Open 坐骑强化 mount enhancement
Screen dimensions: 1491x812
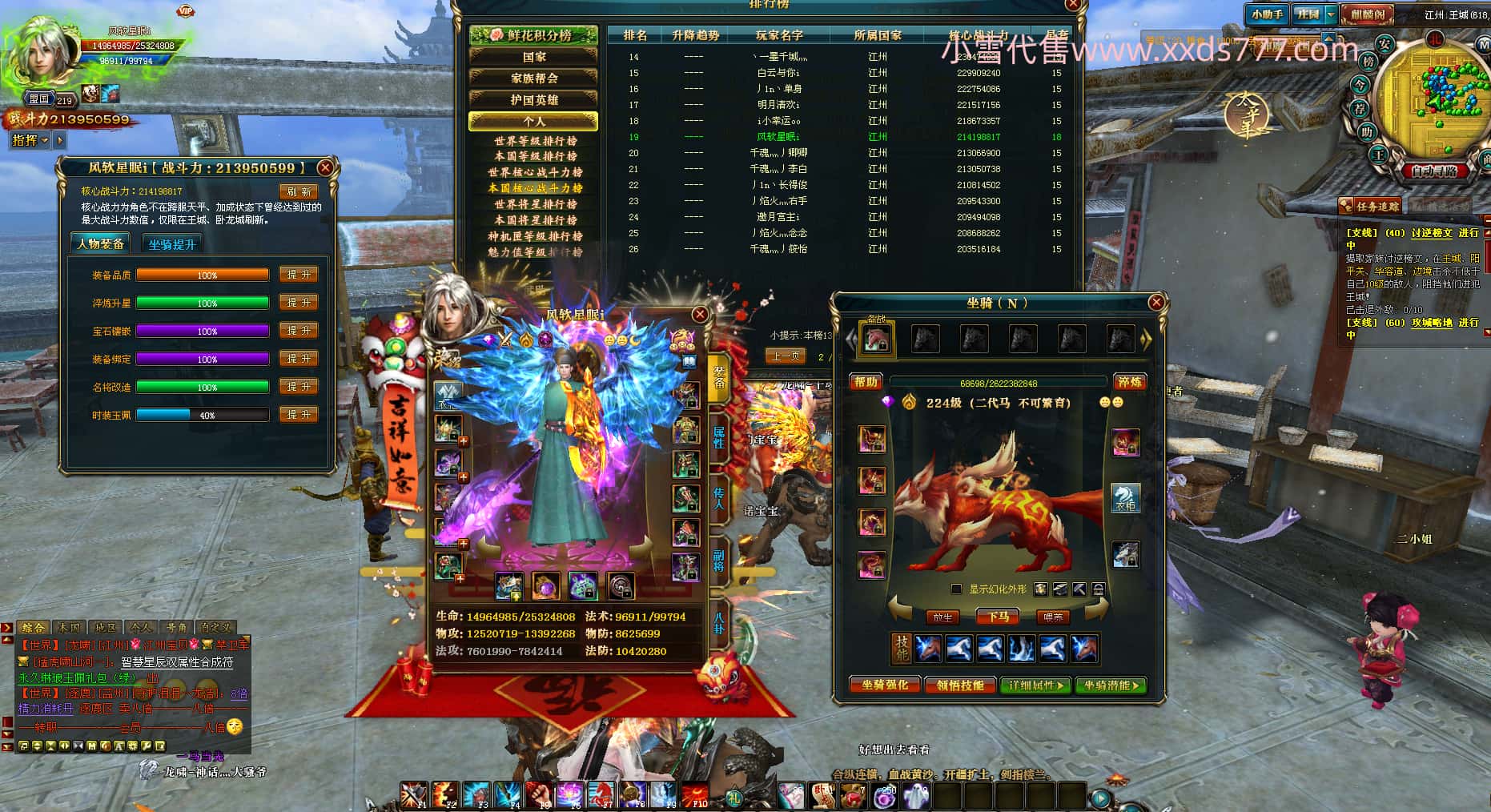tap(884, 685)
